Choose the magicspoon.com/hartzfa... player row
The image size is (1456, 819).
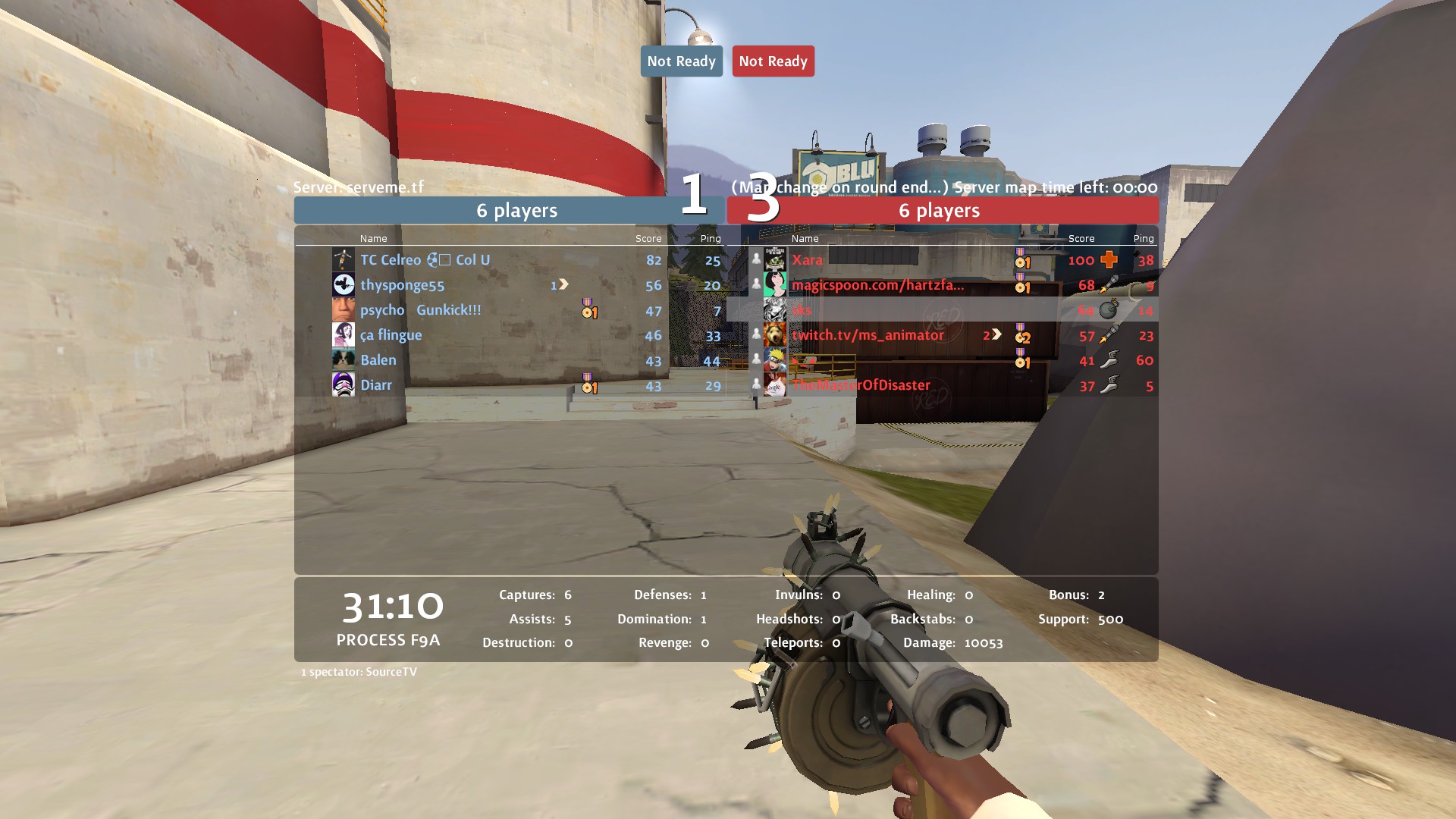pyautogui.click(x=877, y=285)
